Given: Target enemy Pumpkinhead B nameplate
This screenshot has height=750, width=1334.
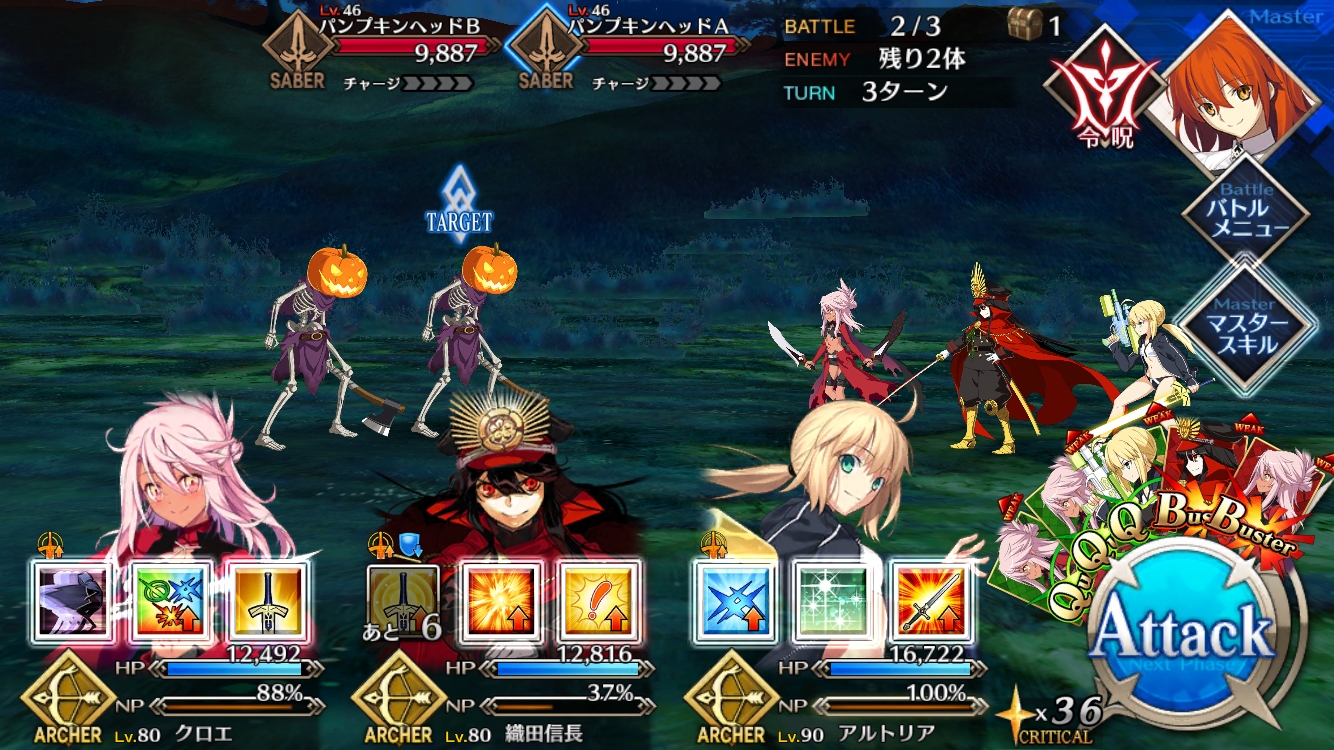Looking at the screenshot, I should click(385, 50).
